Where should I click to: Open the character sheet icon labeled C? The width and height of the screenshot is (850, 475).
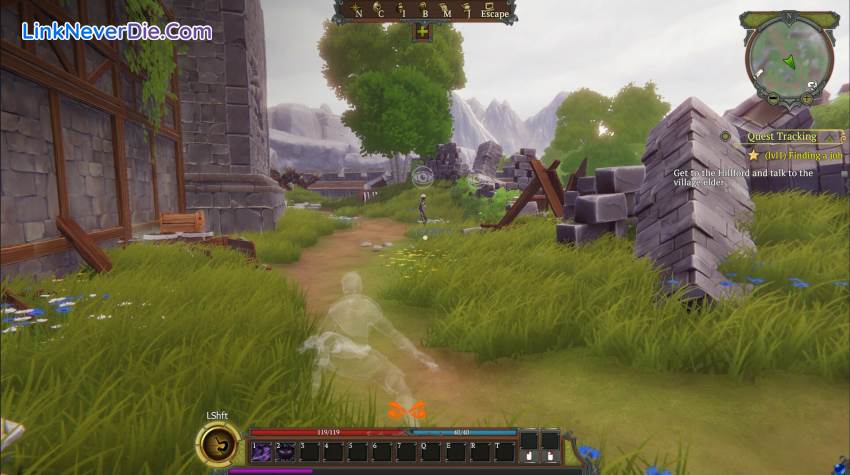click(x=380, y=12)
